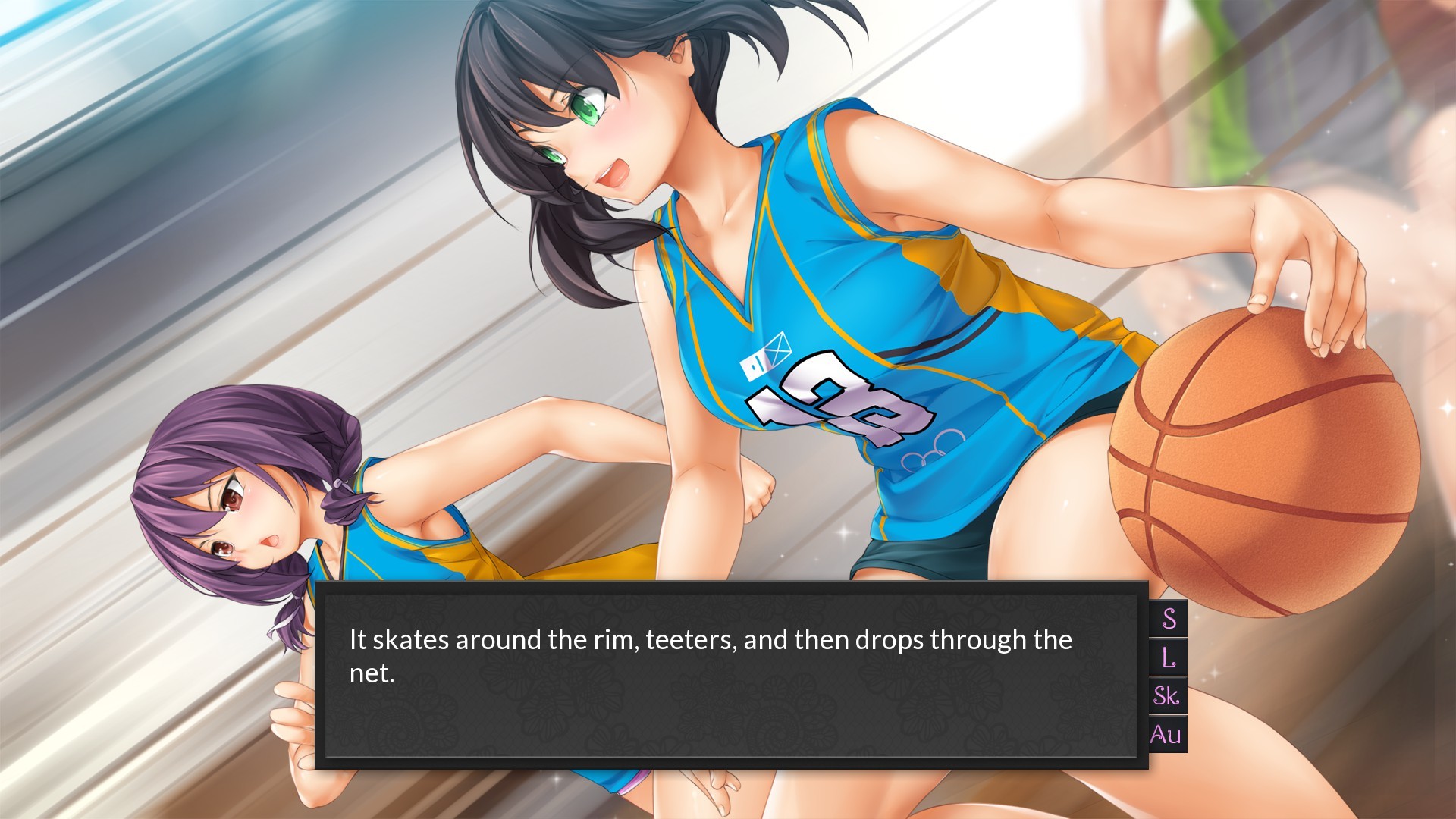The image size is (1456, 819).
Task: Open the L load button
Action: (x=1169, y=657)
